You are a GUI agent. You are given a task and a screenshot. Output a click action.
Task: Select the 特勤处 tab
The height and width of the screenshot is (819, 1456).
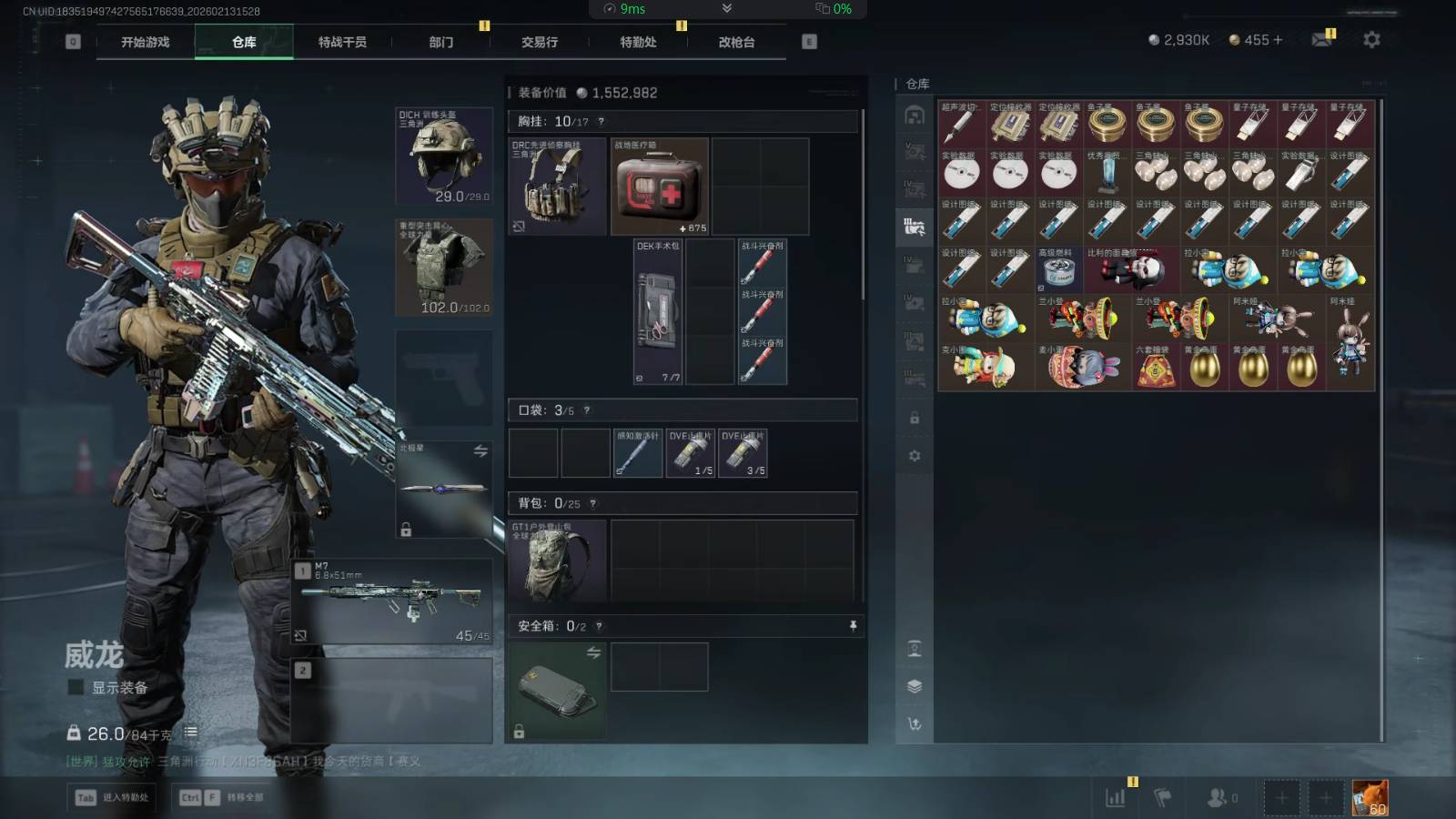[638, 42]
